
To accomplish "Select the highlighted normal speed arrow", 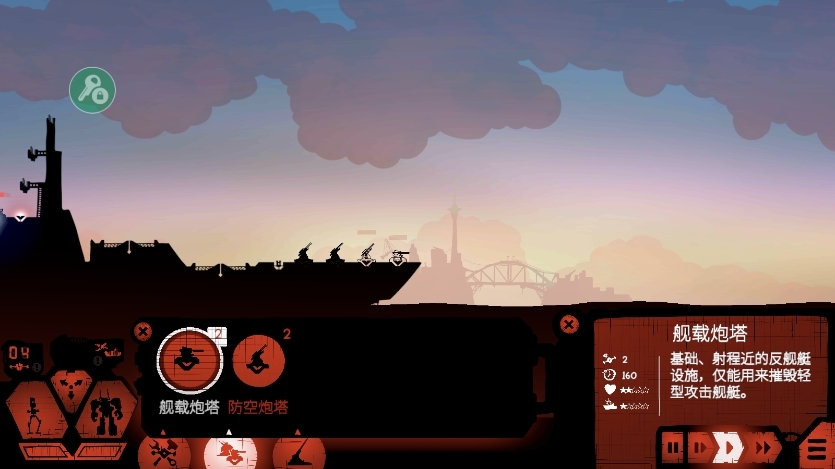I will click(730, 447).
